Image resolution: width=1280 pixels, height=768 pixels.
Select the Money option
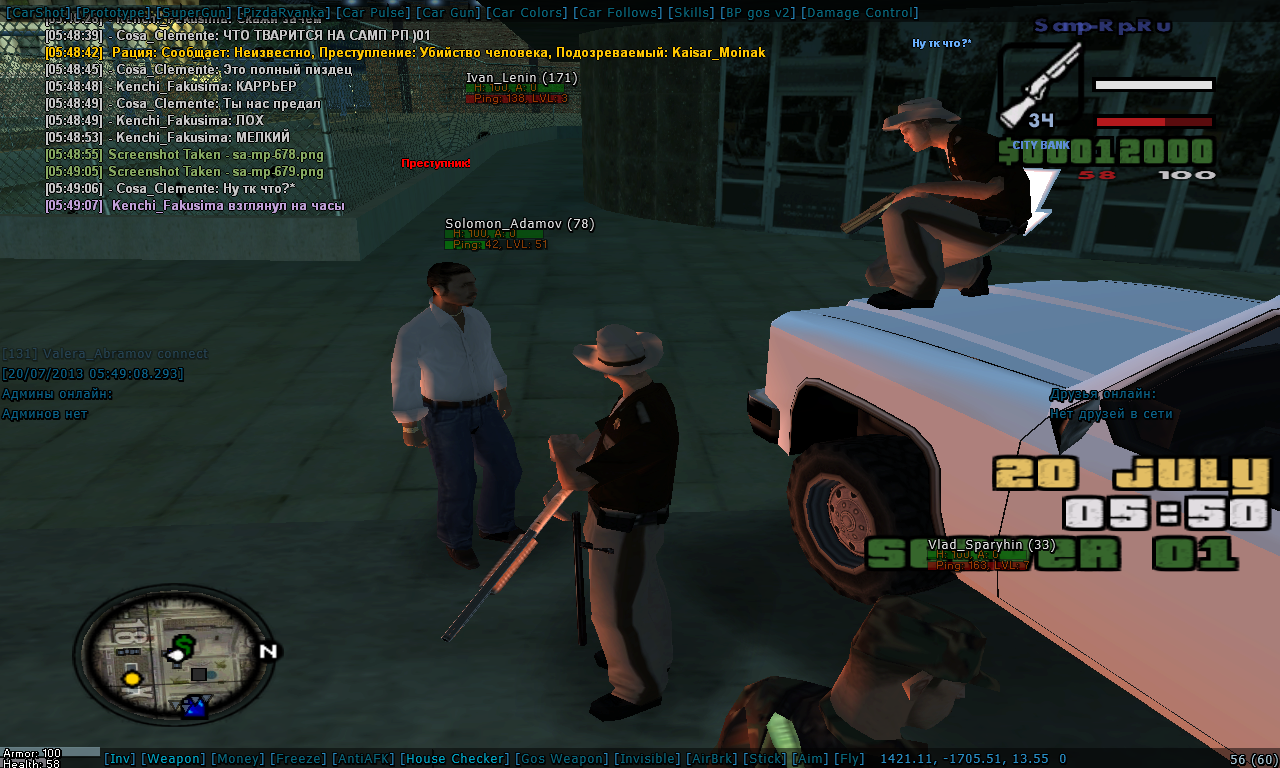(x=238, y=759)
